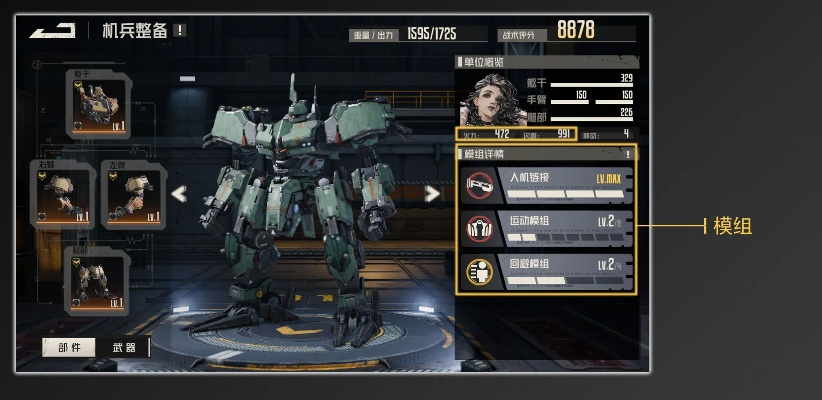The width and height of the screenshot is (822, 400).
Task: Open the 人机链接 module row
Action: pyautogui.click(x=546, y=185)
